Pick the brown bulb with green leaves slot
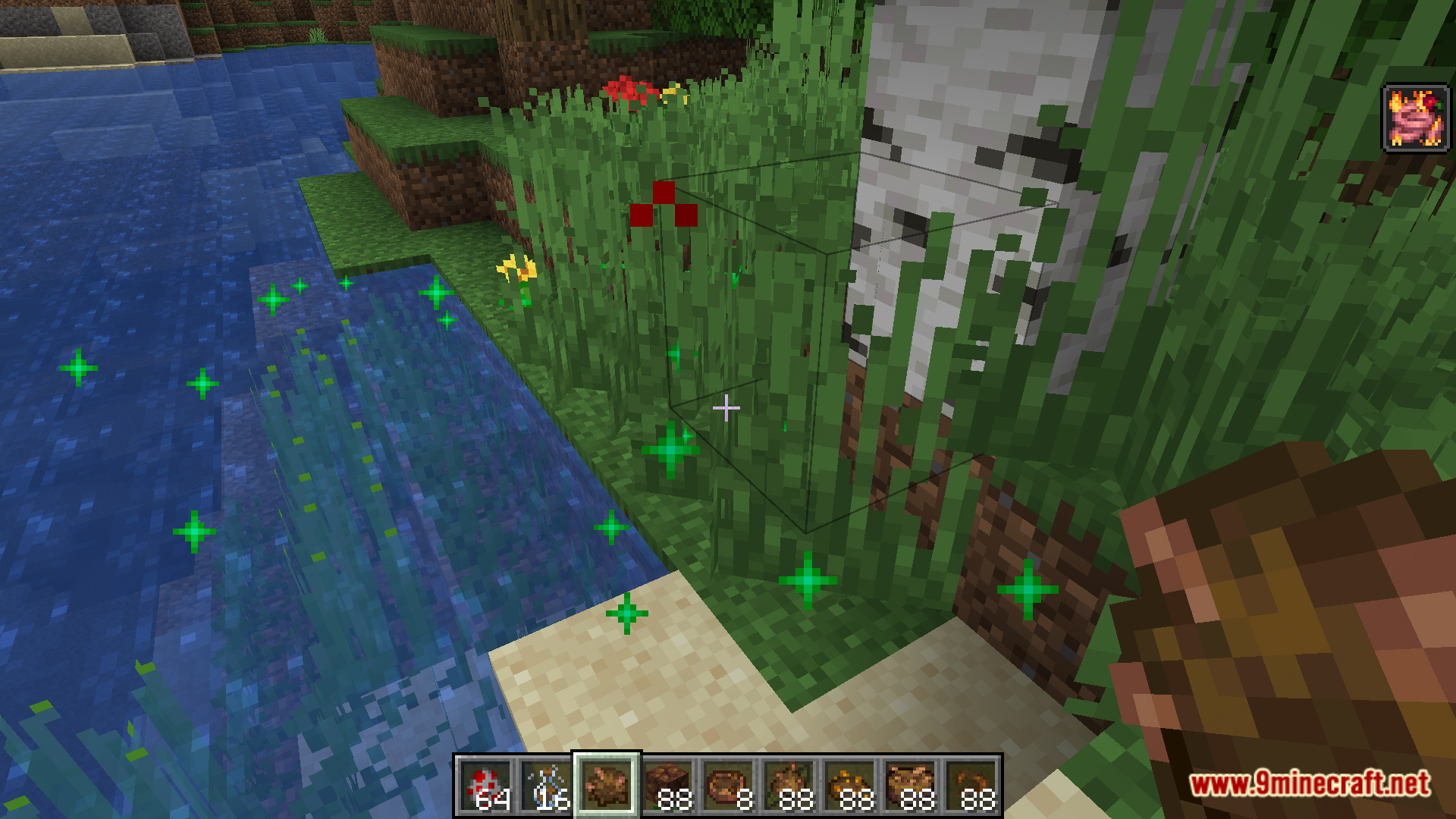This screenshot has width=1456, height=819. click(x=789, y=786)
